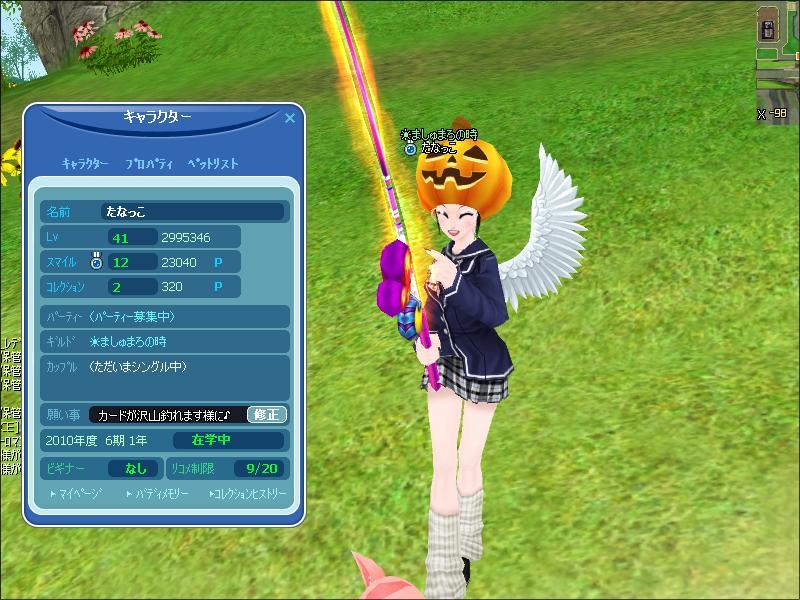
Task: Open the コレクションヒストリー link
Action: [247, 494]
